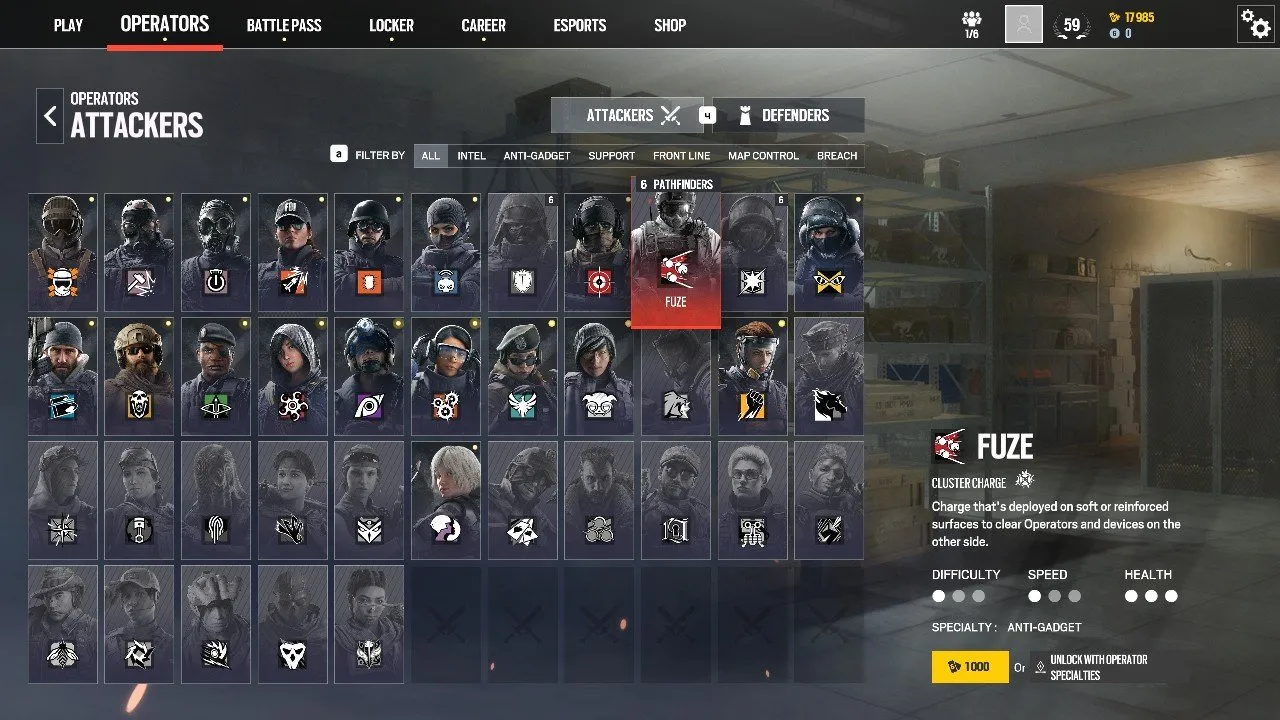Open the settings gear icon
This screenshot has width=1280, height=720.
[x=1256, y=24]
